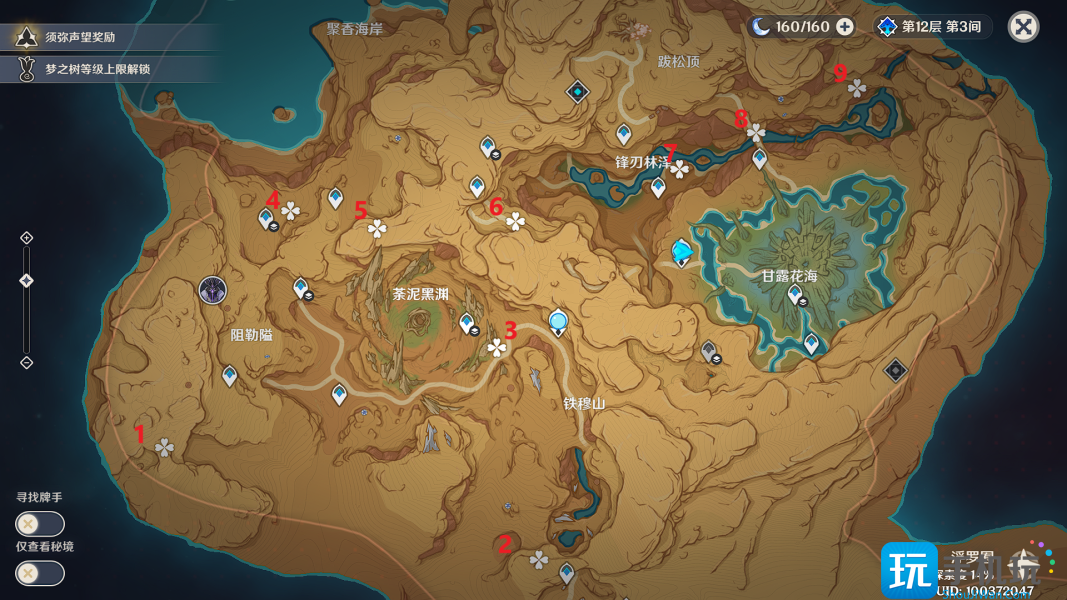Viewport: 1067px width, 600px height.
Task: Toggle the 寻找牌手 switch
Action: pos(40,523)
